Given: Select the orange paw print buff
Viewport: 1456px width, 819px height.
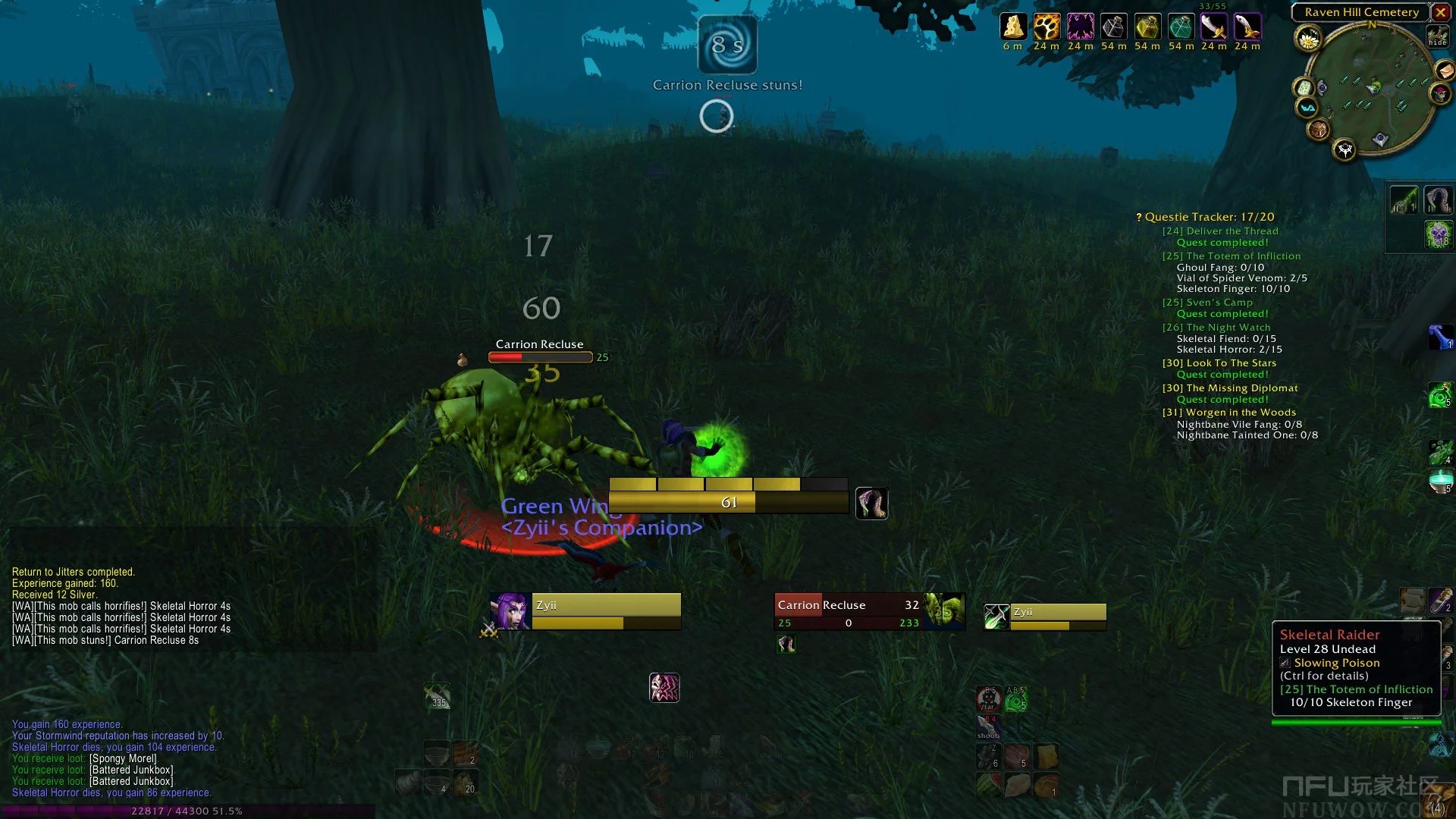Looking at the screenshot, I should click(1046, 27).
